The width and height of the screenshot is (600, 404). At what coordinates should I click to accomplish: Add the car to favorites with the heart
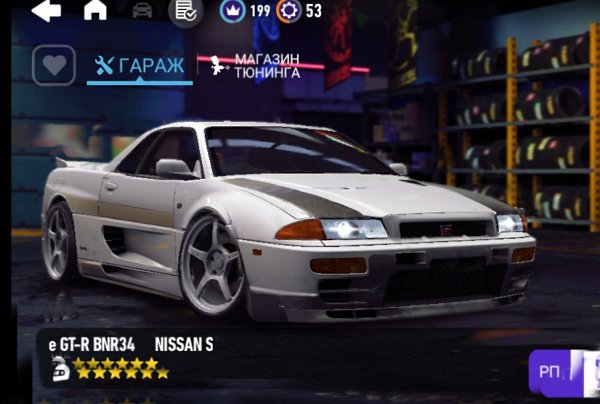tap(54, 65)
